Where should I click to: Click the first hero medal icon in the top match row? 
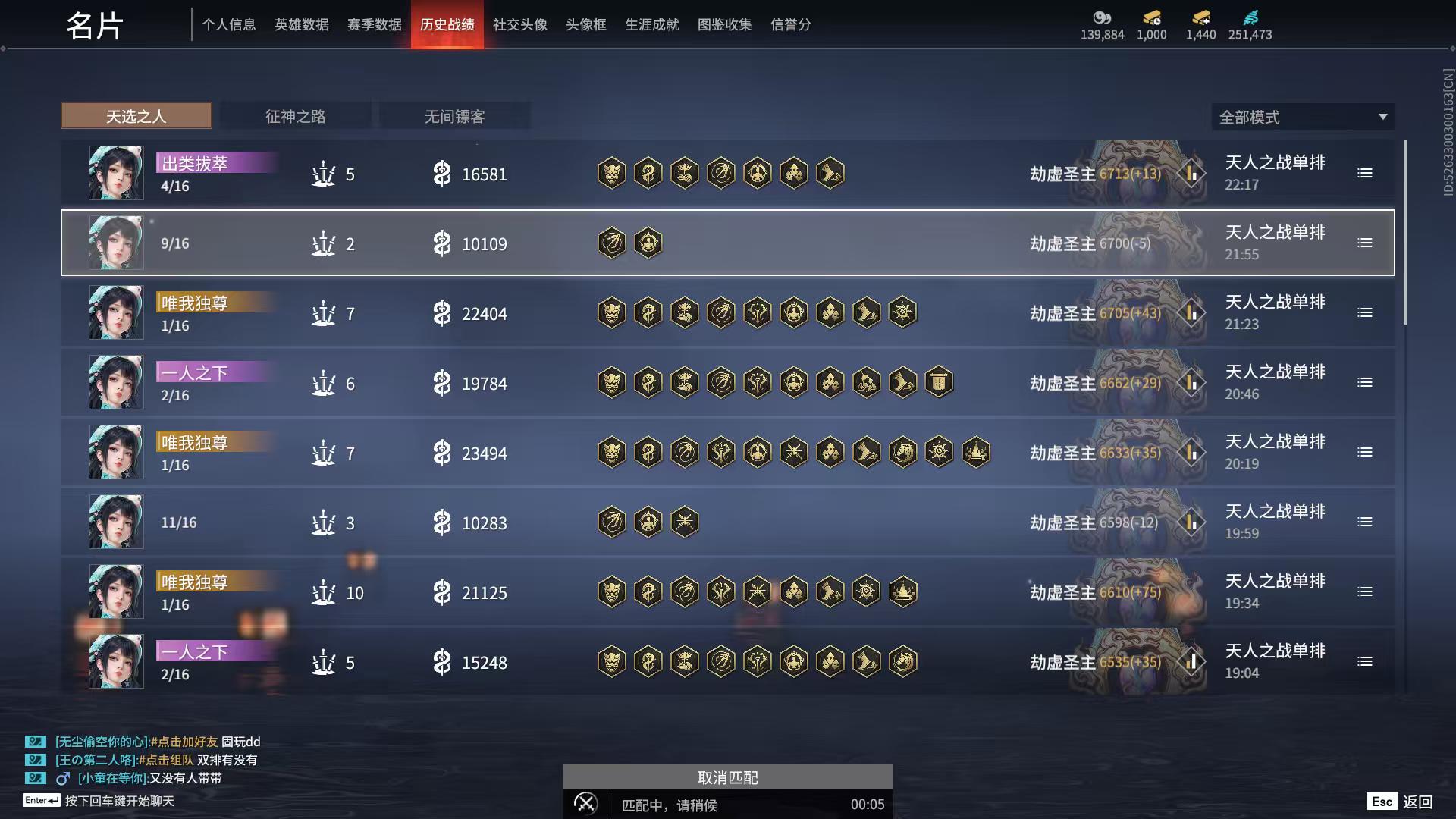click(611, 173)
